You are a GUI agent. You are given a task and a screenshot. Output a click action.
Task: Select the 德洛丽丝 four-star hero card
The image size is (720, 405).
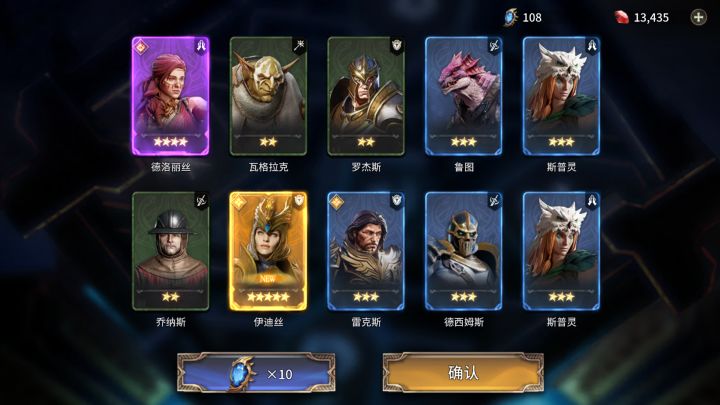point(170,96)
